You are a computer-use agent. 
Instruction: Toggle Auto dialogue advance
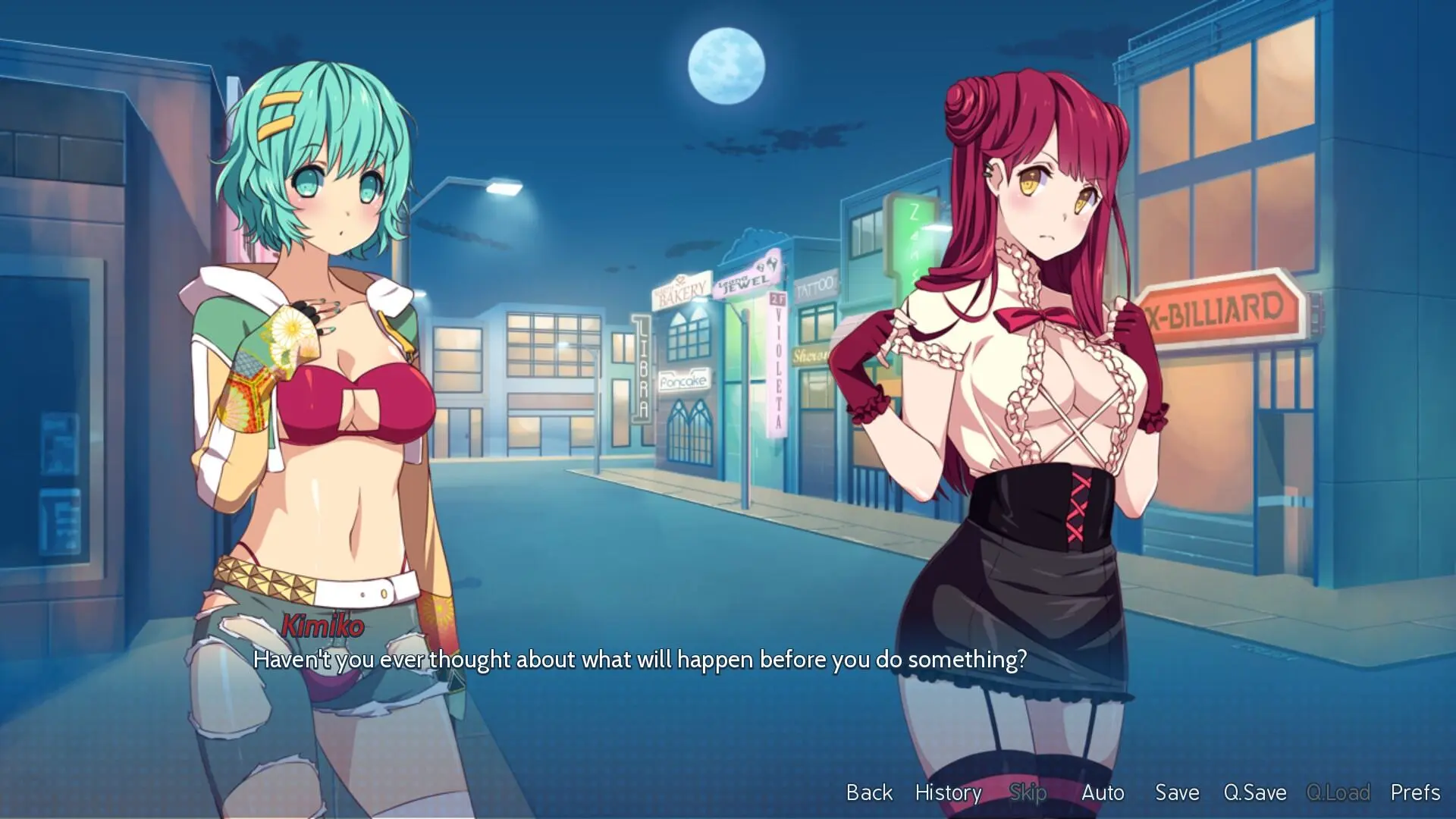tap(1103, 792)
